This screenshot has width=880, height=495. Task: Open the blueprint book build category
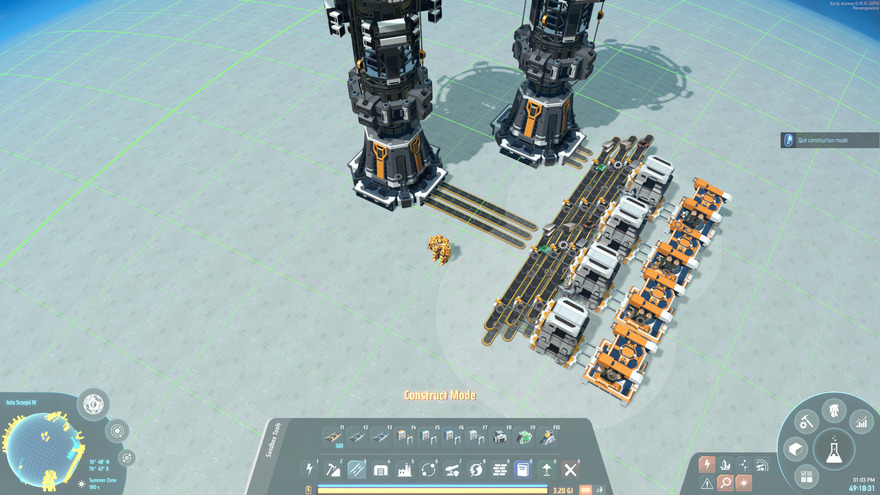point(523,469)
